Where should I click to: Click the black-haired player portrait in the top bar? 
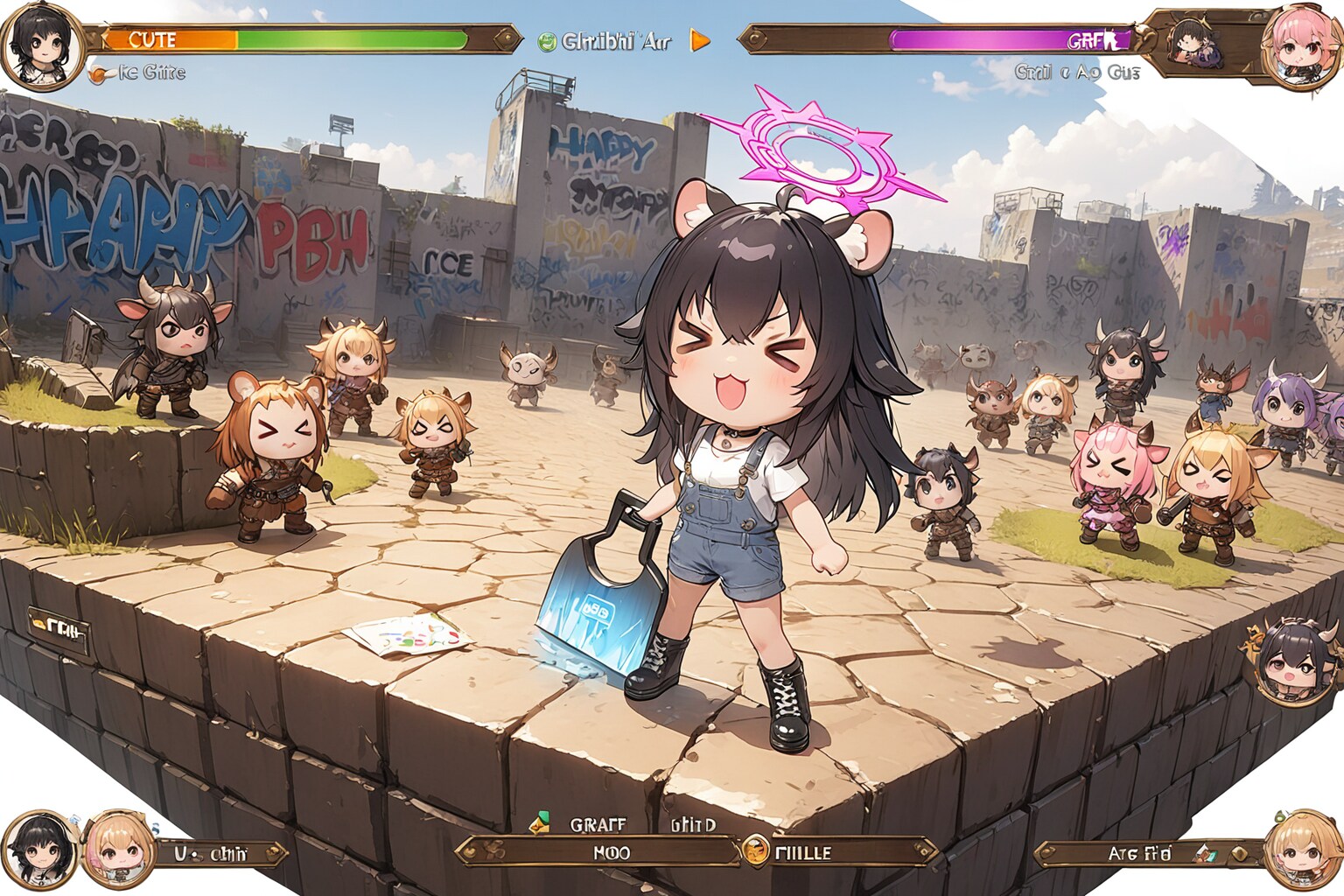[x=40, y=44]
